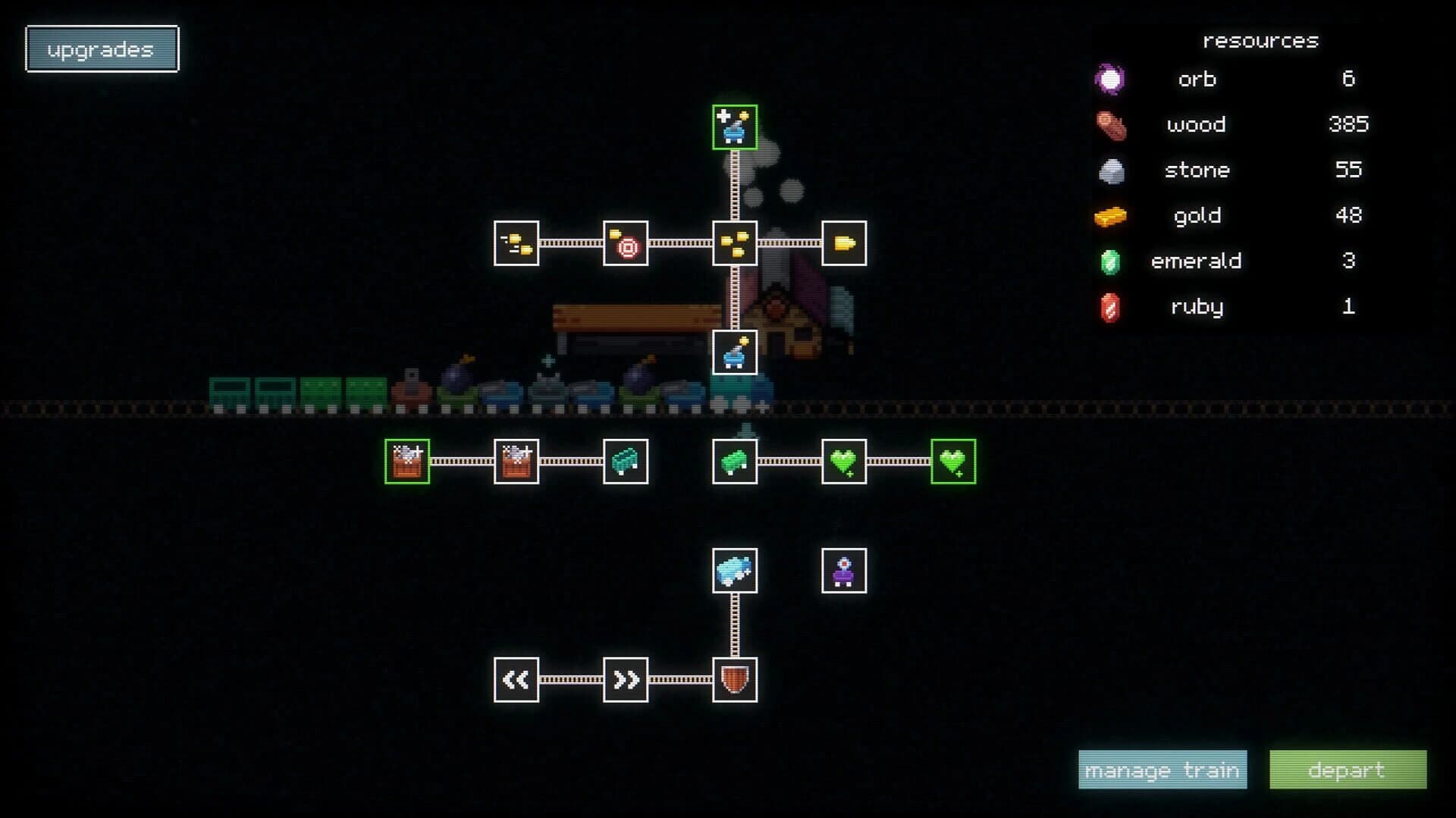Click the shield upgrade node
Viewport: 1456px width, 818px height.
tap(734, 679)
